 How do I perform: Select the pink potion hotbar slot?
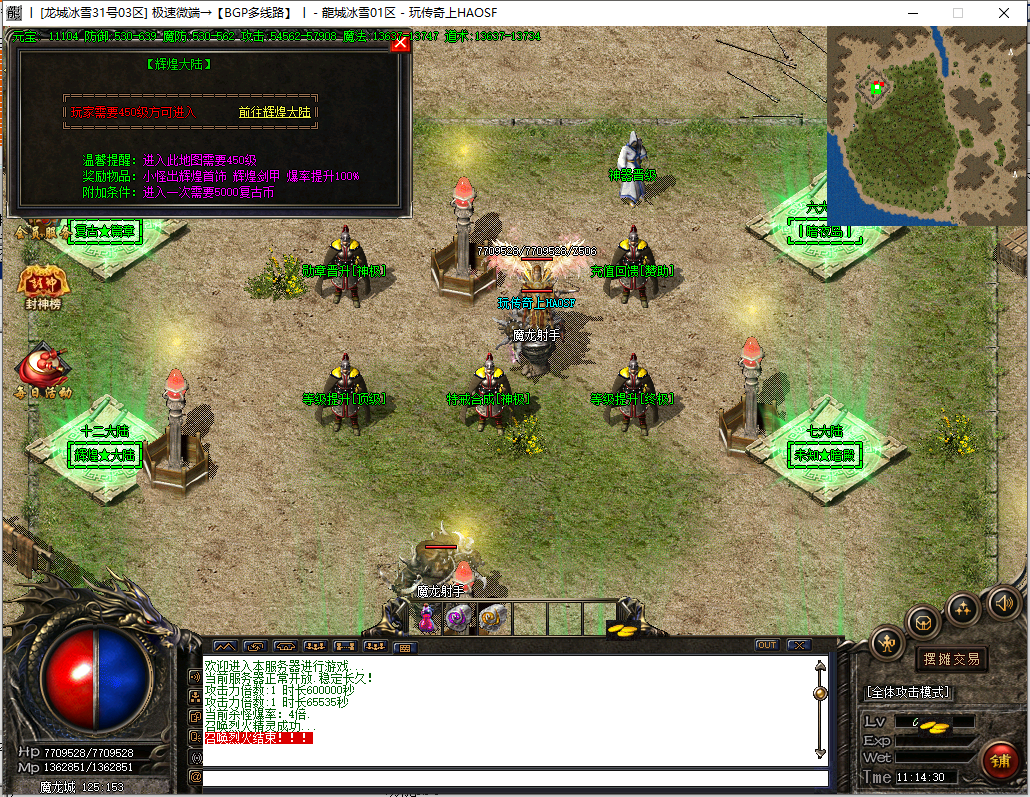pyautogui.click(x=427, y=619)
